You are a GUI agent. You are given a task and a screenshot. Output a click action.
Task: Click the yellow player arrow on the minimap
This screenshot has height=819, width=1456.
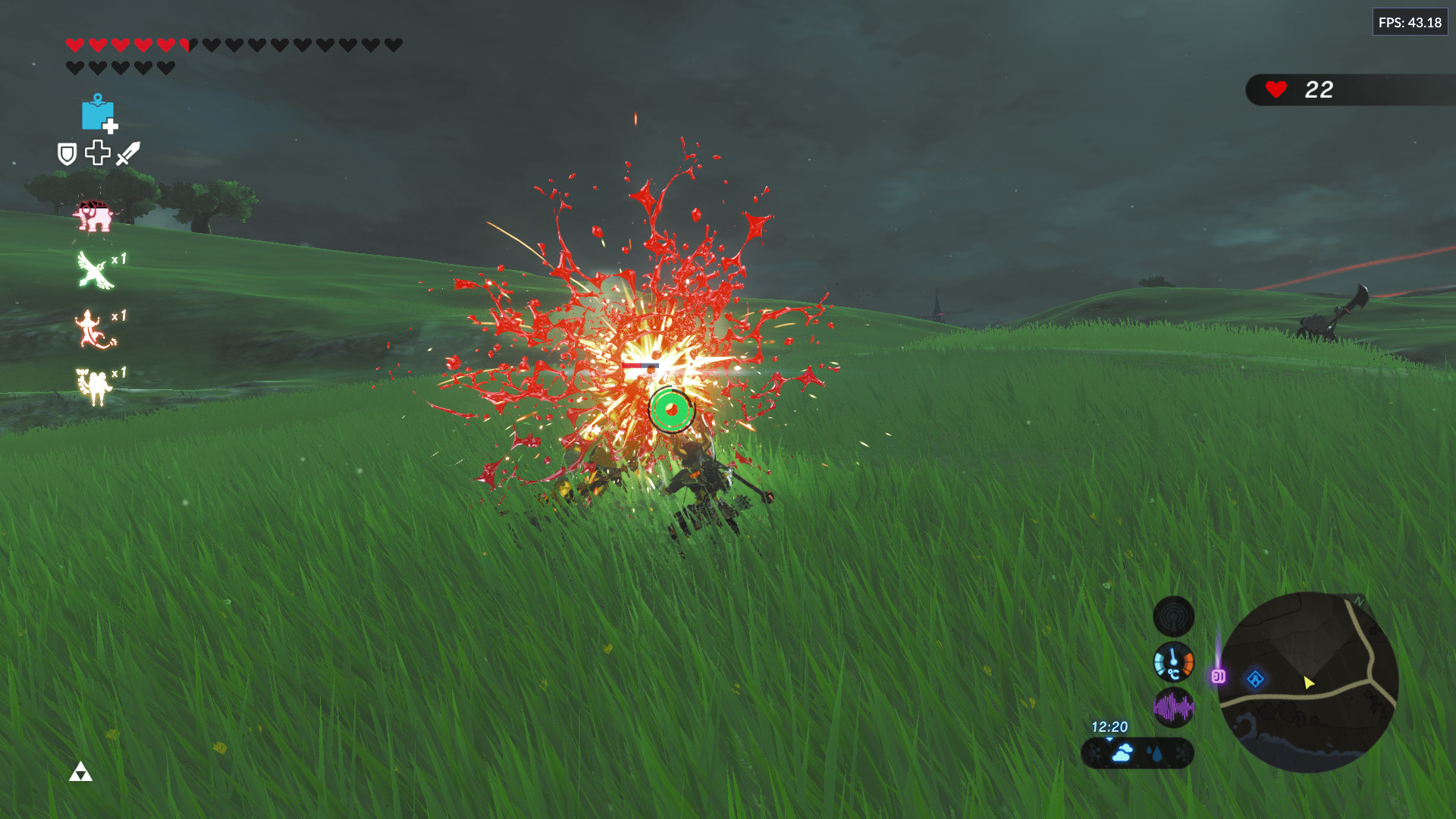coord(1308,682)
